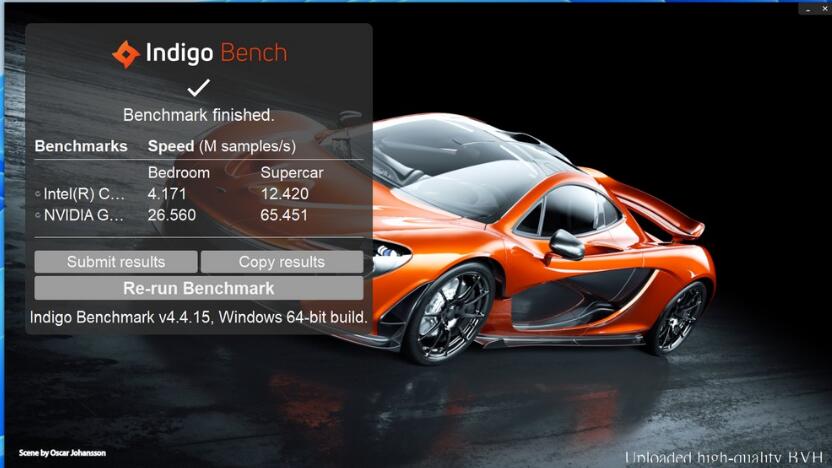Copy results to the clipboard
Screen dimensions: 832x468
(x=281, y=262)
